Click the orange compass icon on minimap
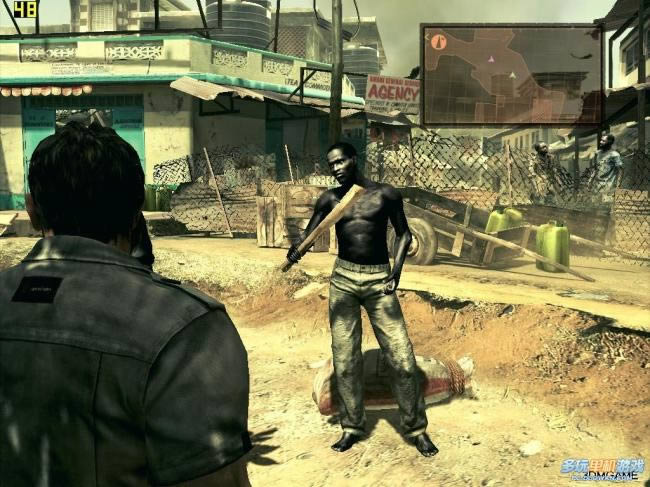The width and height of the screenshot is (650, 487). (x=438, y=42)
